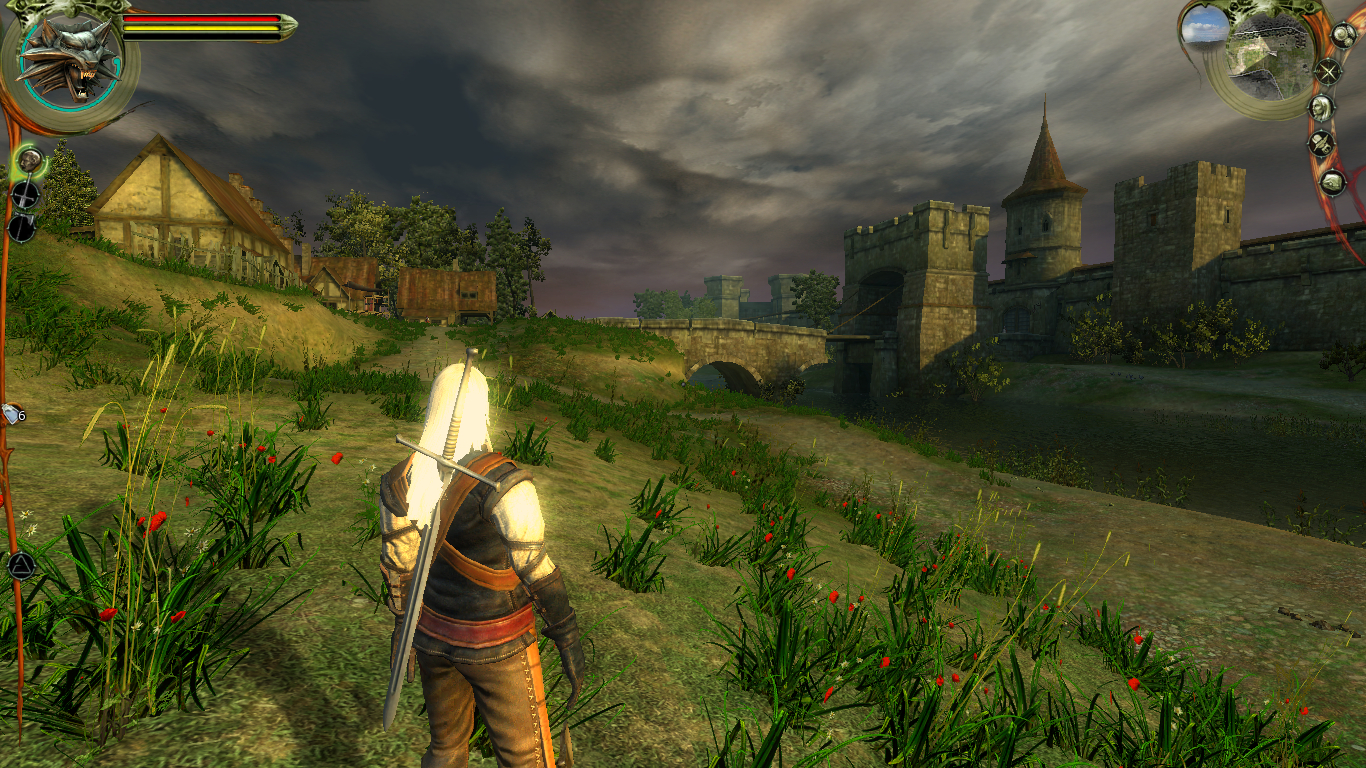Select the crossed swords icon

click(x=1328, y=72)
